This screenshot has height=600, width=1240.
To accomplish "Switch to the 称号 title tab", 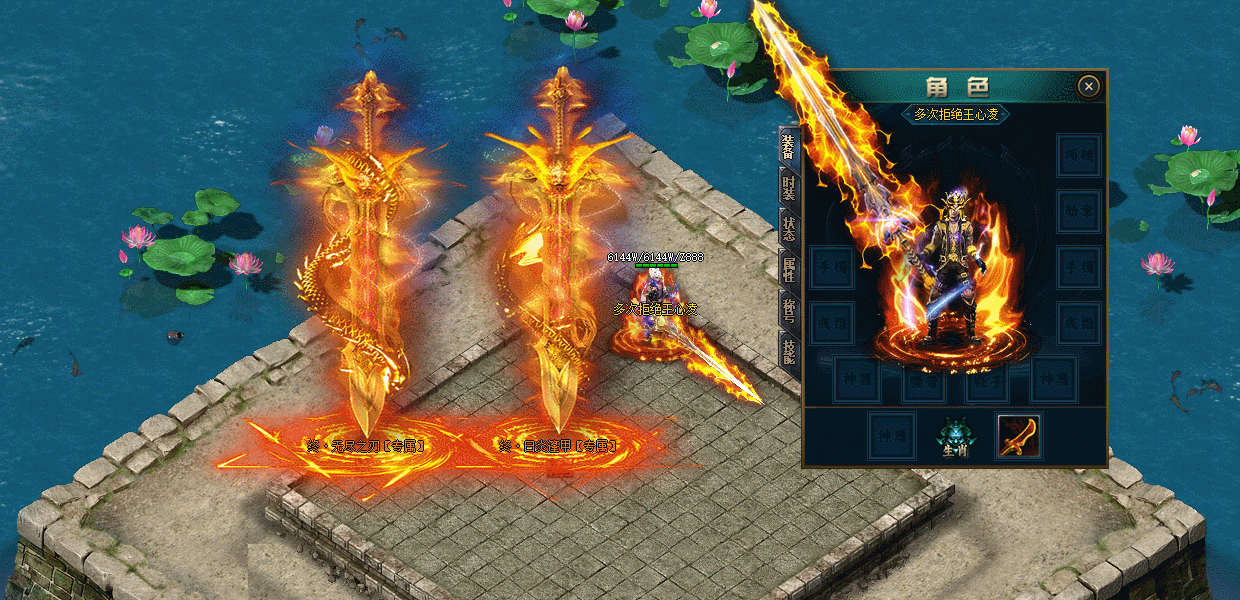I will 788,308.
